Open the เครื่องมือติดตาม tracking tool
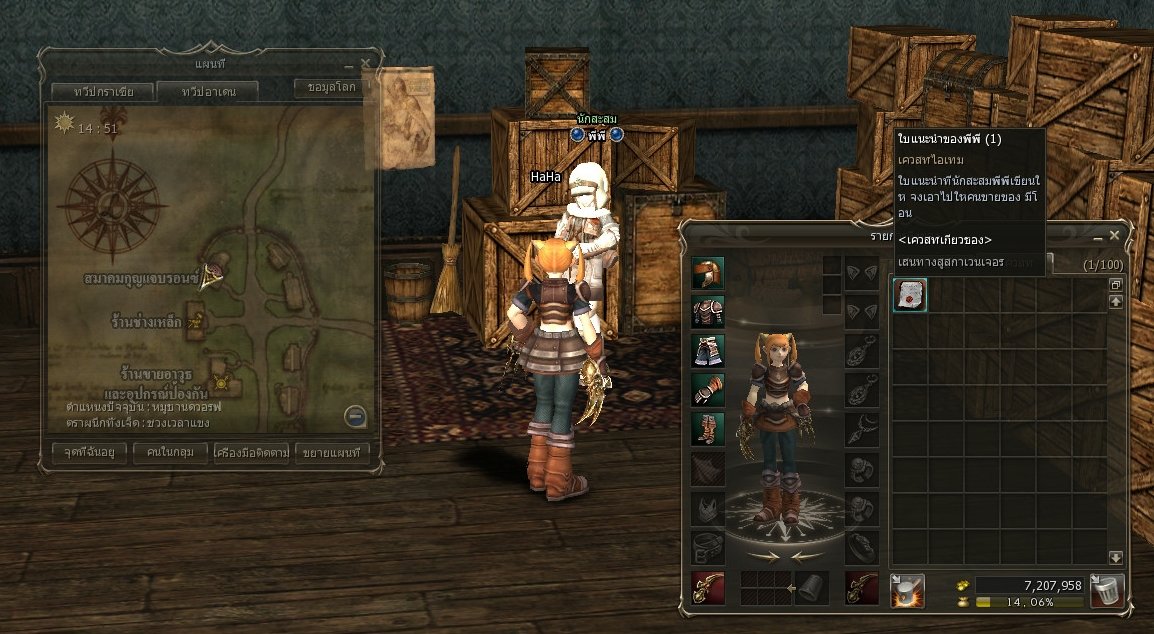The height and width of the screenshot is (634, 1154). point(252,453)
